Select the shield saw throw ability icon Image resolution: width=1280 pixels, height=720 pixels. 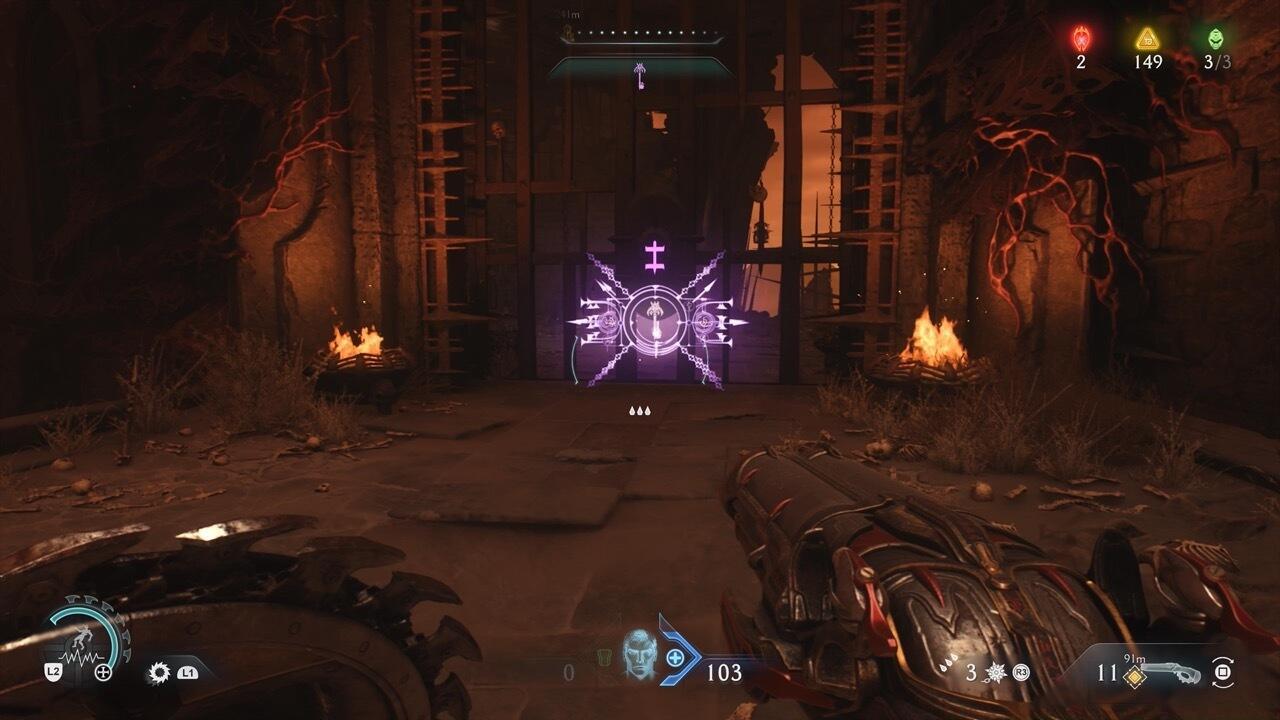click(158, 673)
